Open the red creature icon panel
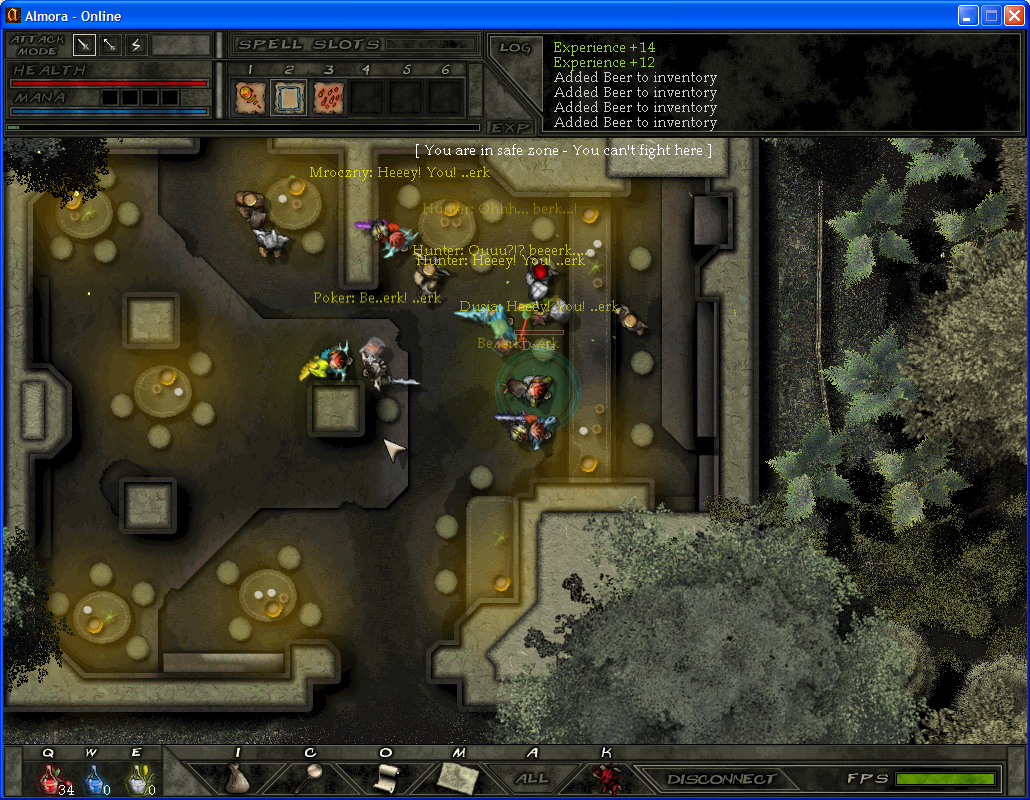Image resolution: width=1030 pixels, height=800 pixels. (x=604, y=777)
